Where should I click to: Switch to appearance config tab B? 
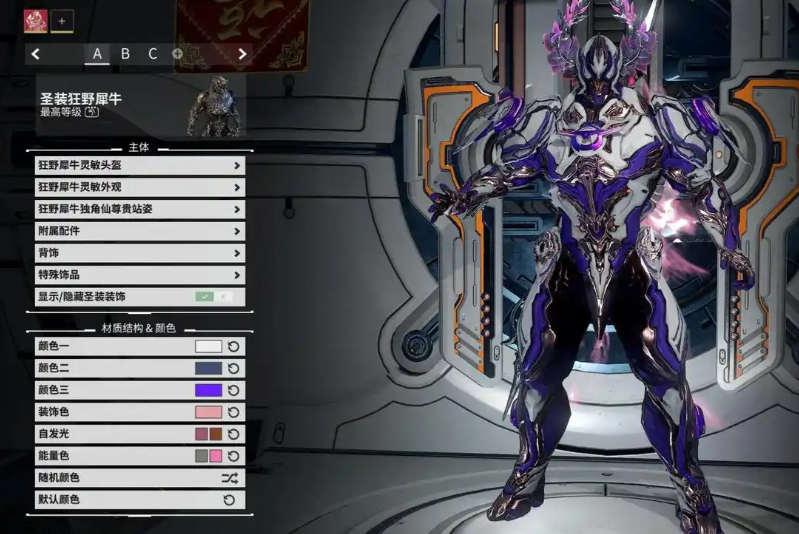125,54
